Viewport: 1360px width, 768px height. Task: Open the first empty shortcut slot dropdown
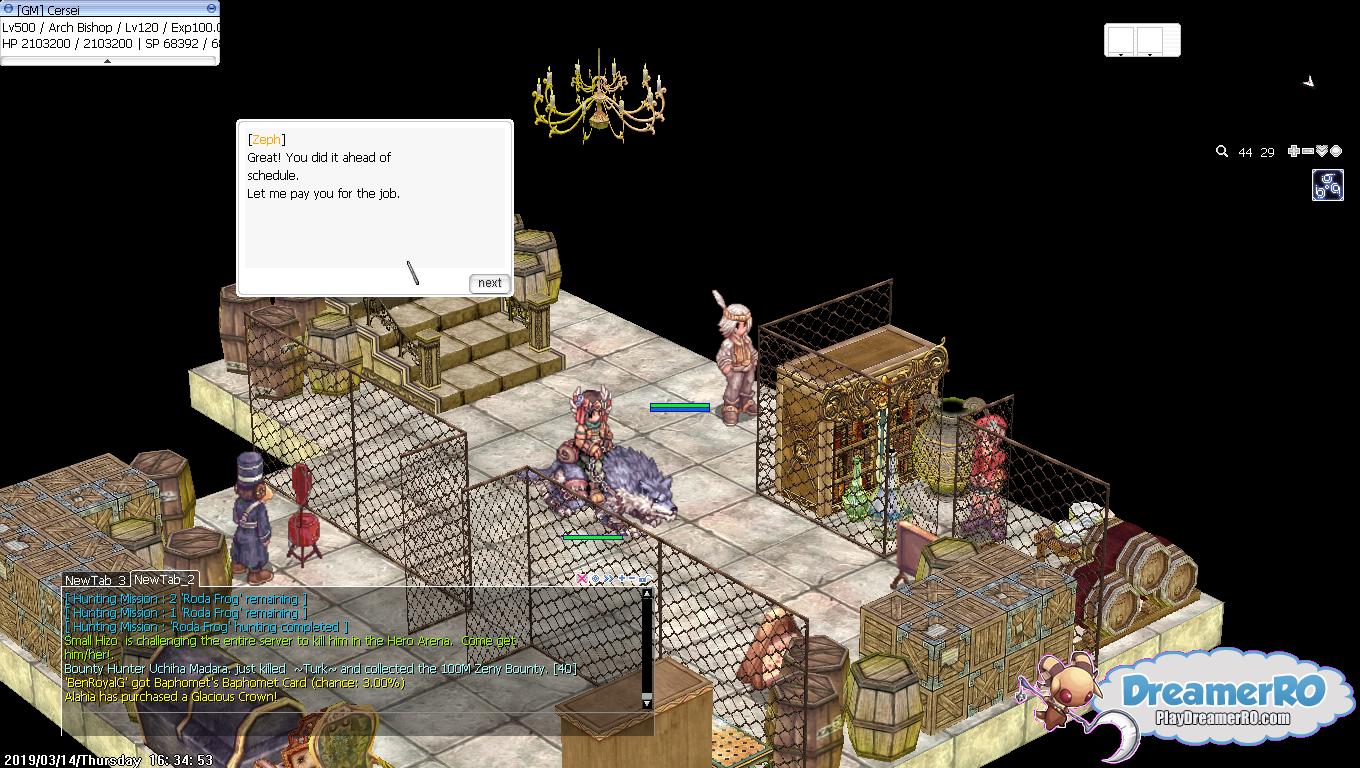1120,53
